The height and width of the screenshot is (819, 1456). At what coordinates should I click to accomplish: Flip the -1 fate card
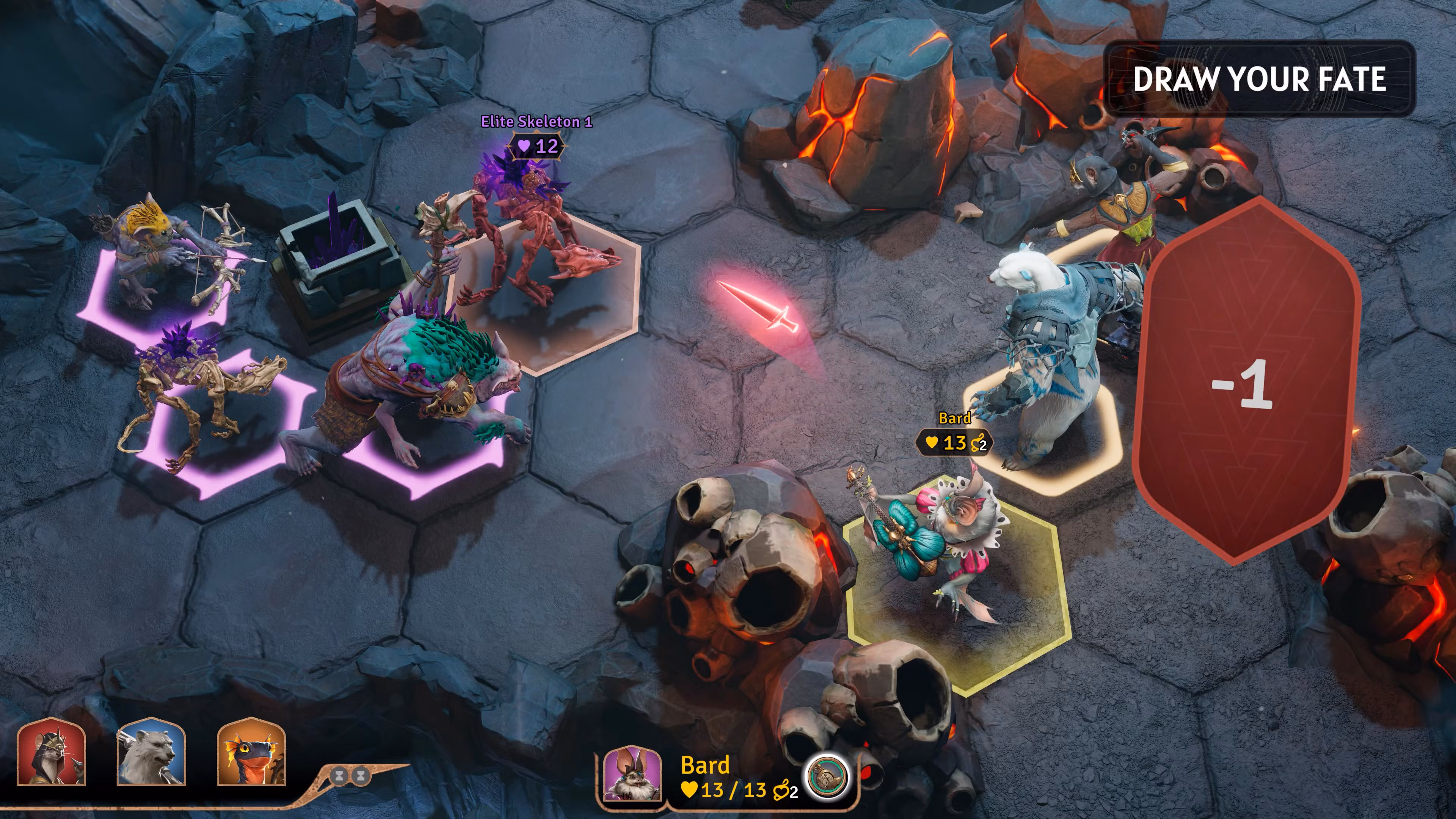[1246, 381]
